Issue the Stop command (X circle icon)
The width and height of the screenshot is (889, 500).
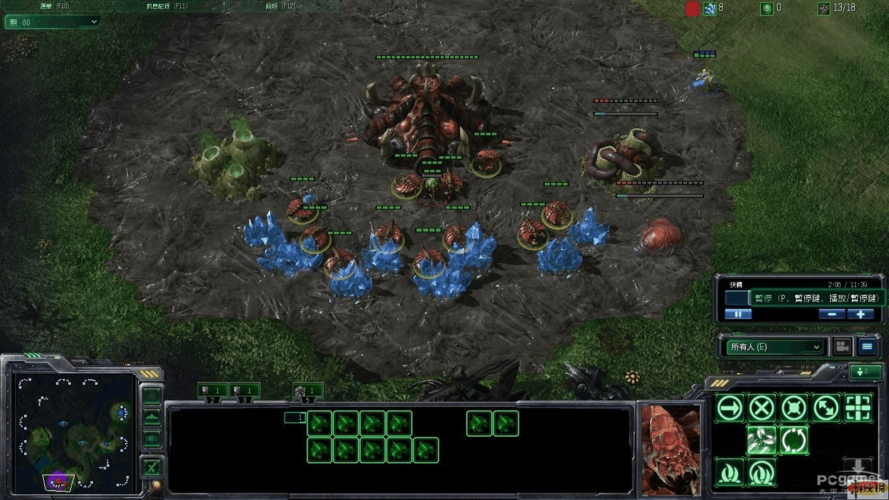pos(762,408)
